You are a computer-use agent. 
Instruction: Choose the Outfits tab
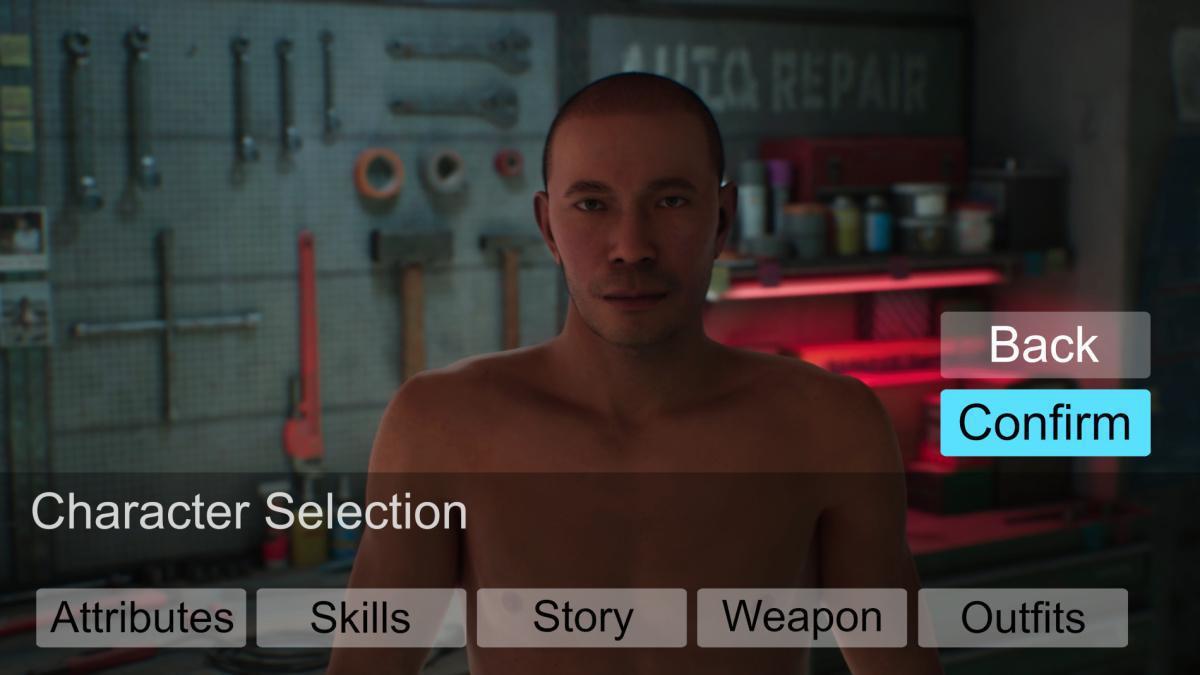click(1022, 618)
